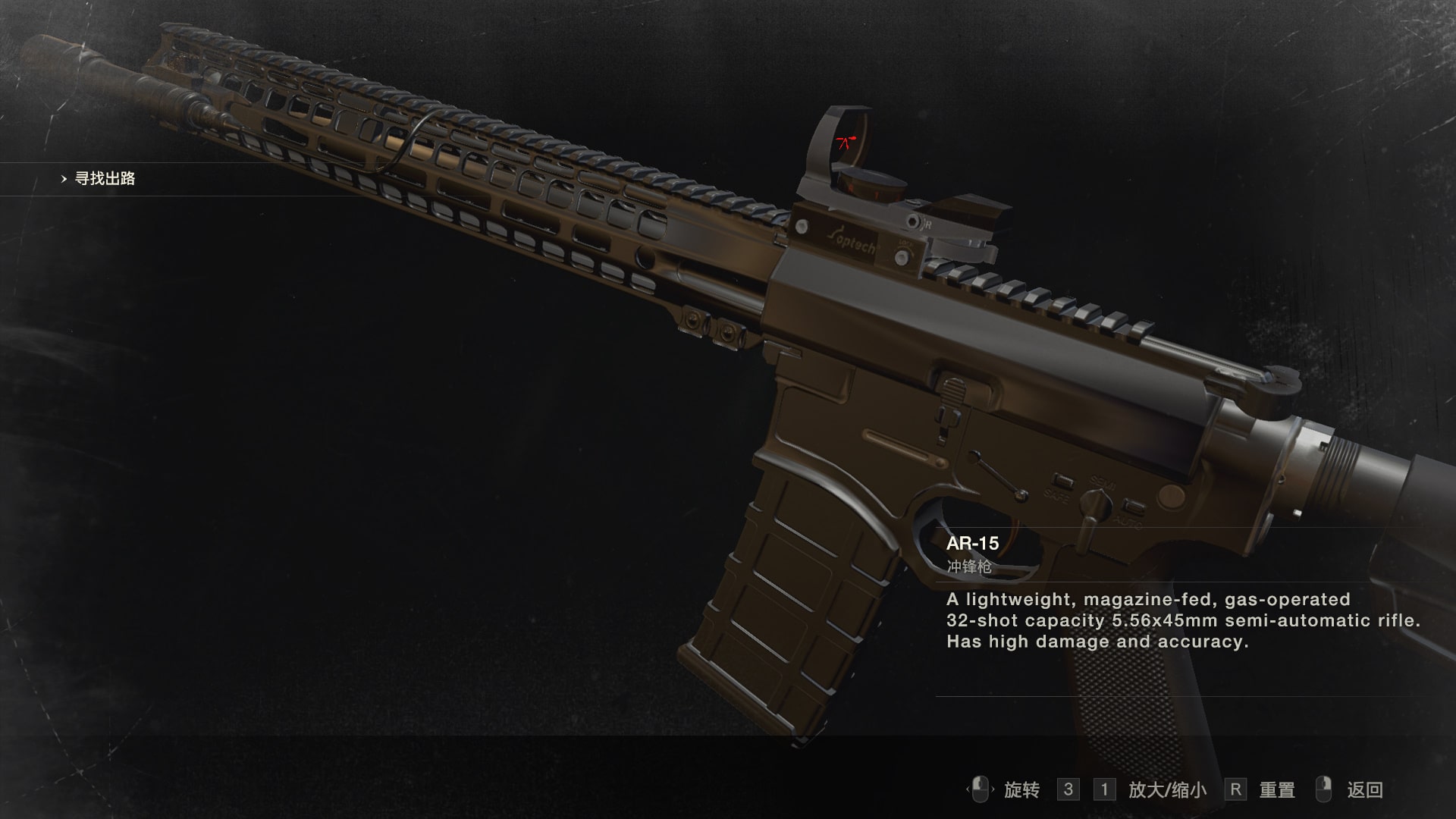Select the 寻找出路 objective entry
This screenshot has height=819, width=1456.
[105, 179]
